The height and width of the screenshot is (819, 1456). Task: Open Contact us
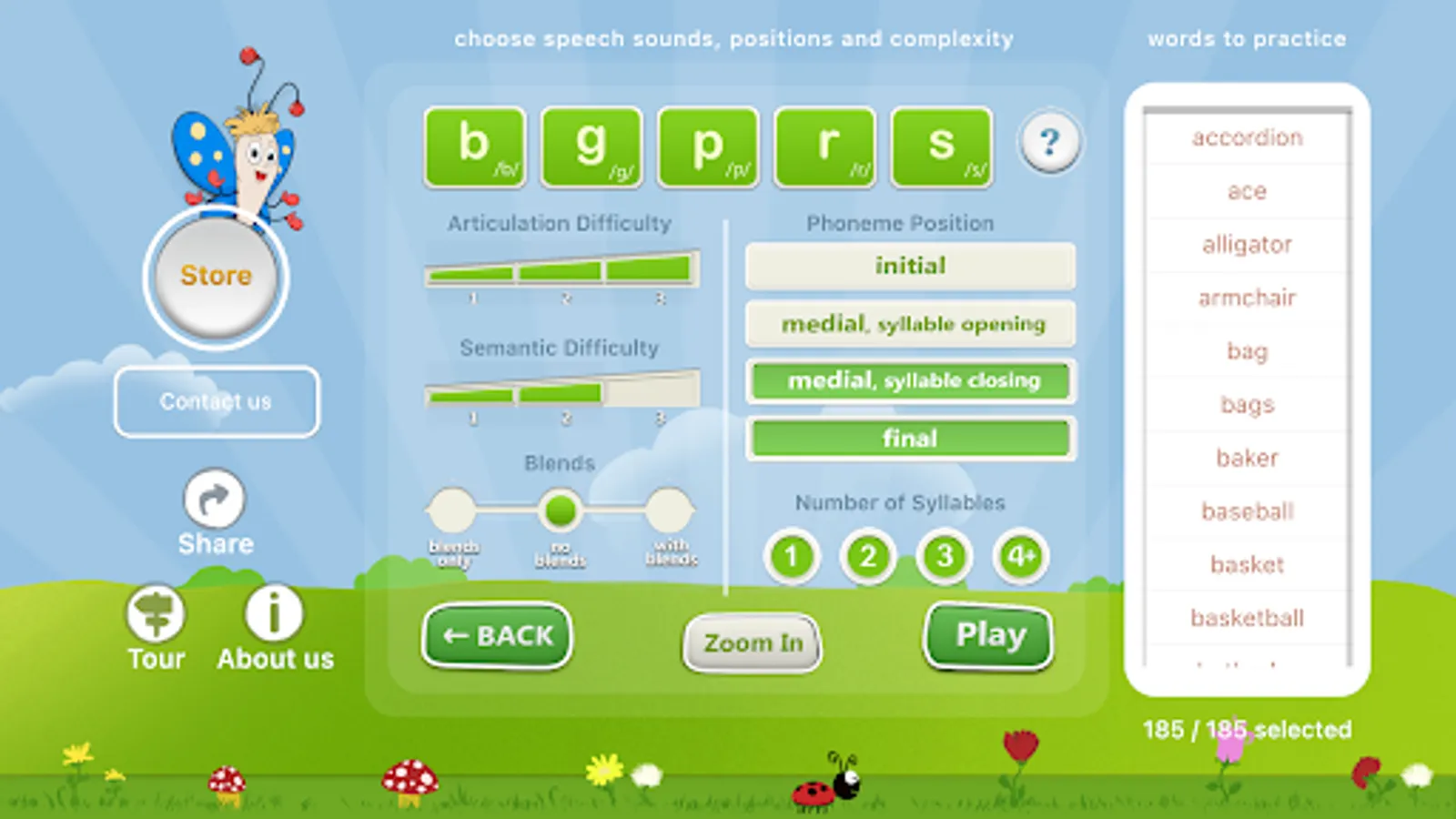coord(216,401)
